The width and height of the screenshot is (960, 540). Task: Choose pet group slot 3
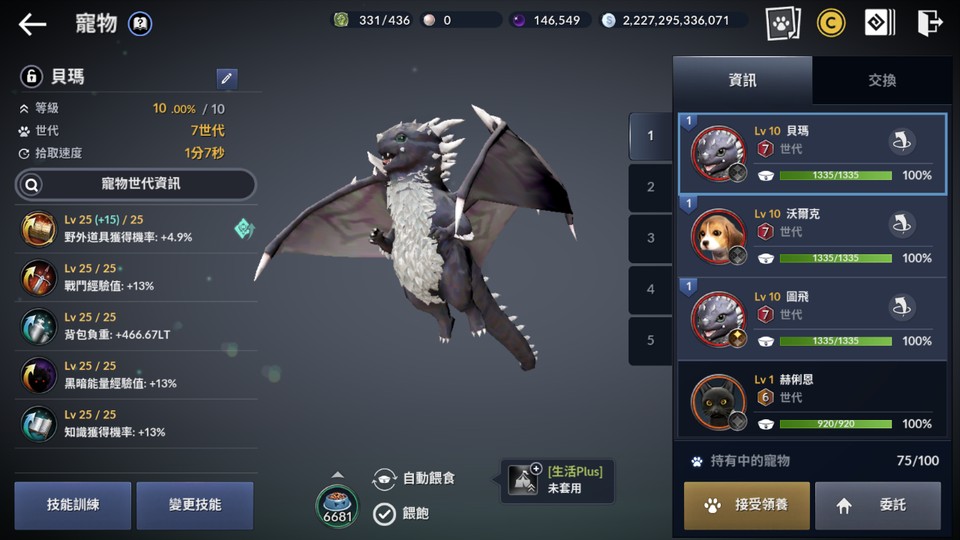coord(651,238)
